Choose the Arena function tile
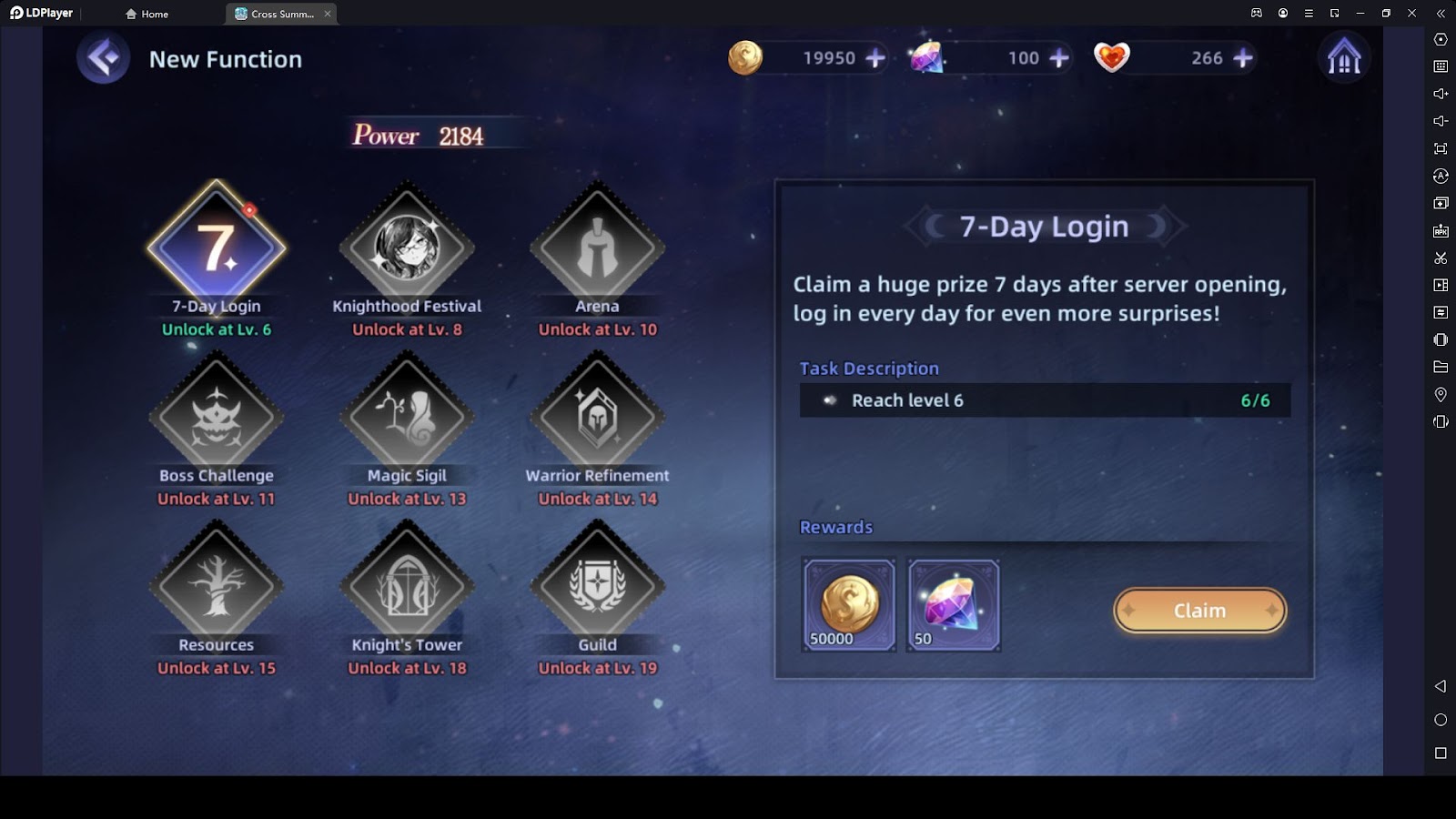The height and width of the screenshot is (819, 1456). [x=597, y=248]
